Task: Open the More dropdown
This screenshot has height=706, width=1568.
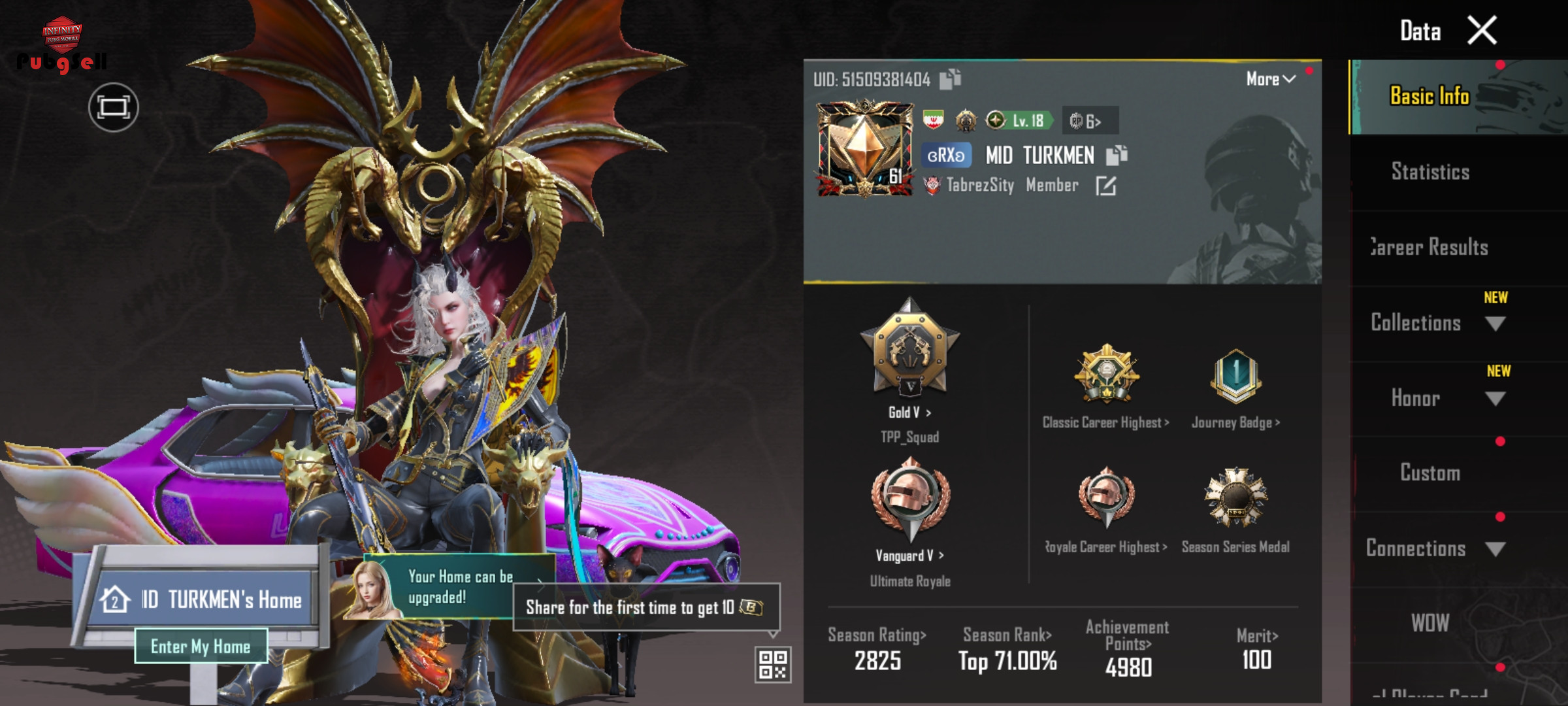Action: coord(1270,79)
